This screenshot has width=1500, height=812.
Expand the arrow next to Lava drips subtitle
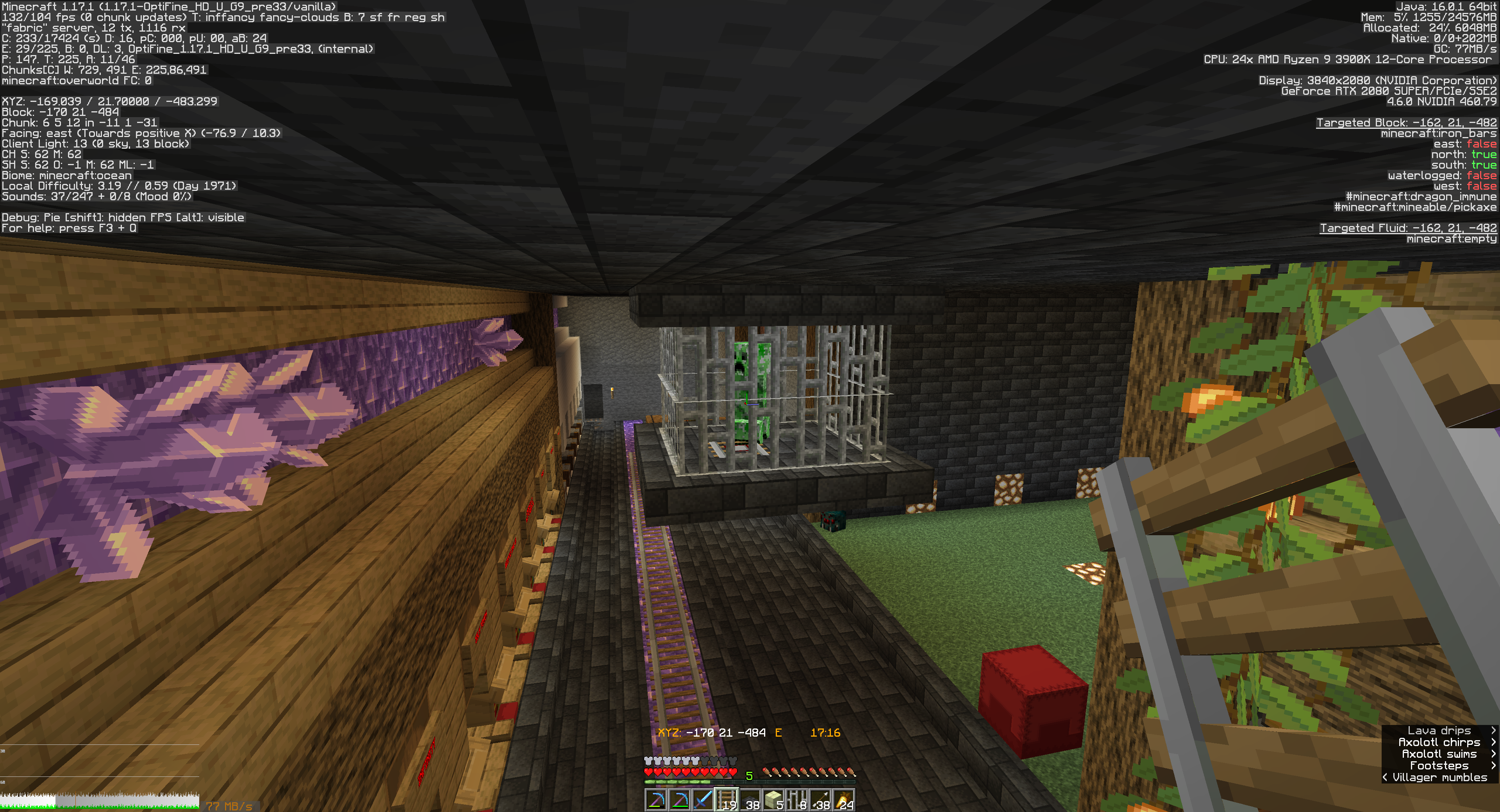coord(1493,731)
